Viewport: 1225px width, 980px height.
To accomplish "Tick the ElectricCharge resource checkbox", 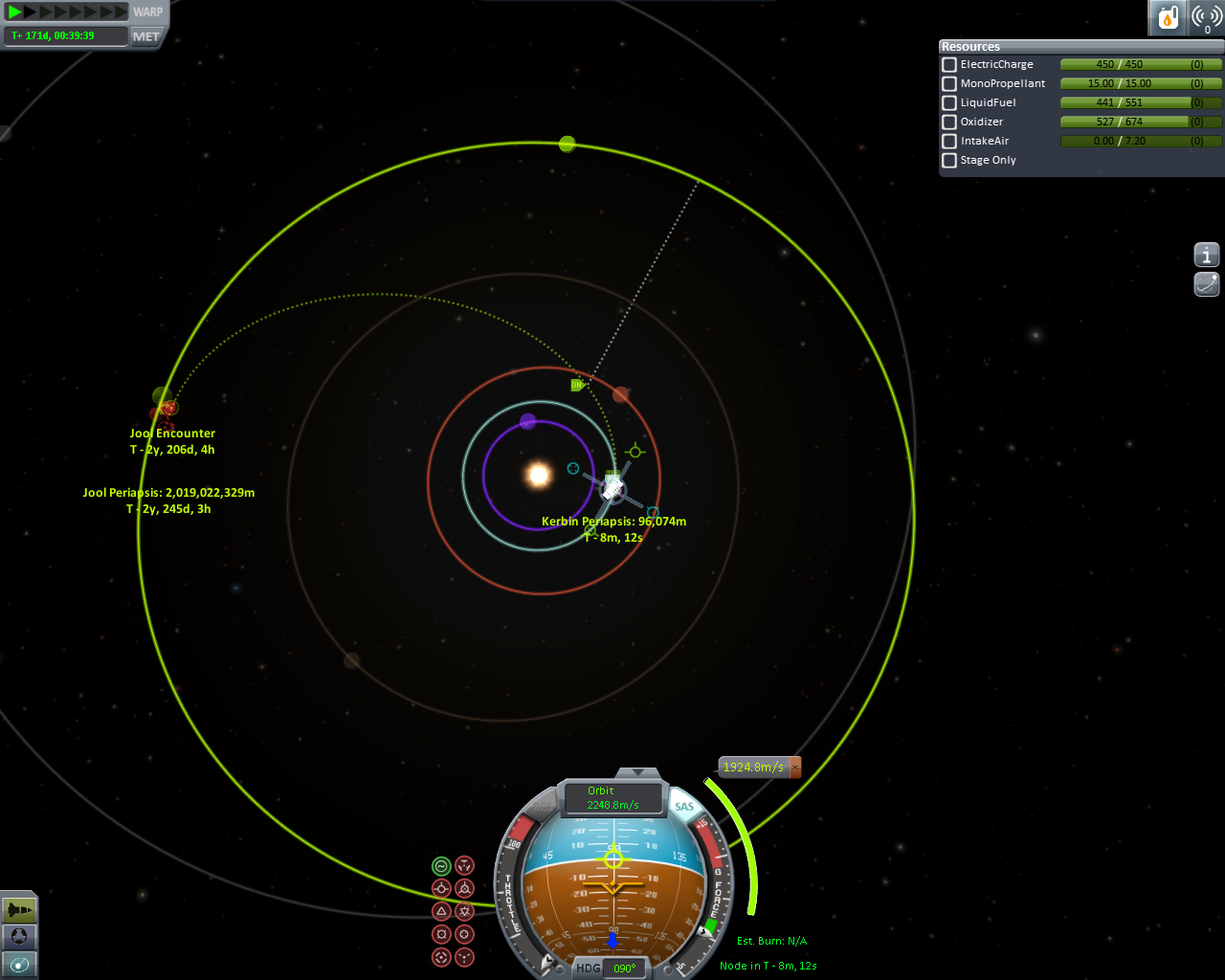I will [x=949, y=65].
